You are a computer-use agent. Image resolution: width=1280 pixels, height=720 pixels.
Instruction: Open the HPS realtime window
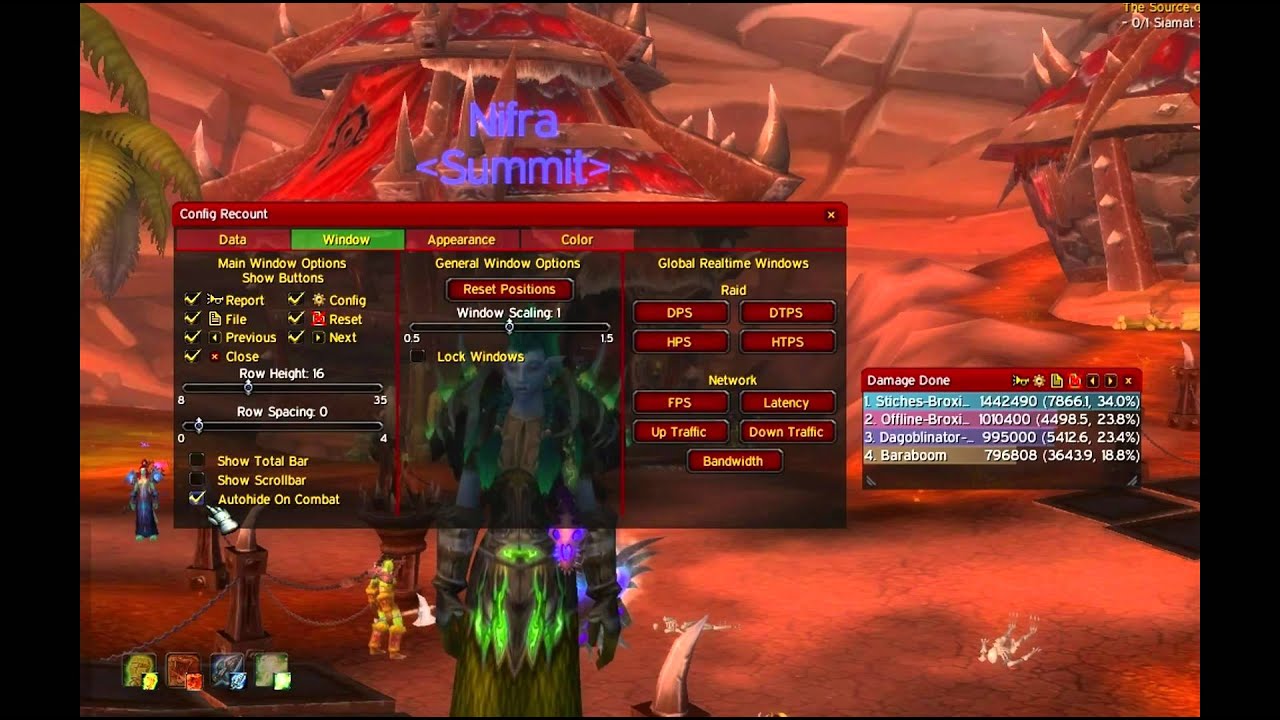(679, 342)
